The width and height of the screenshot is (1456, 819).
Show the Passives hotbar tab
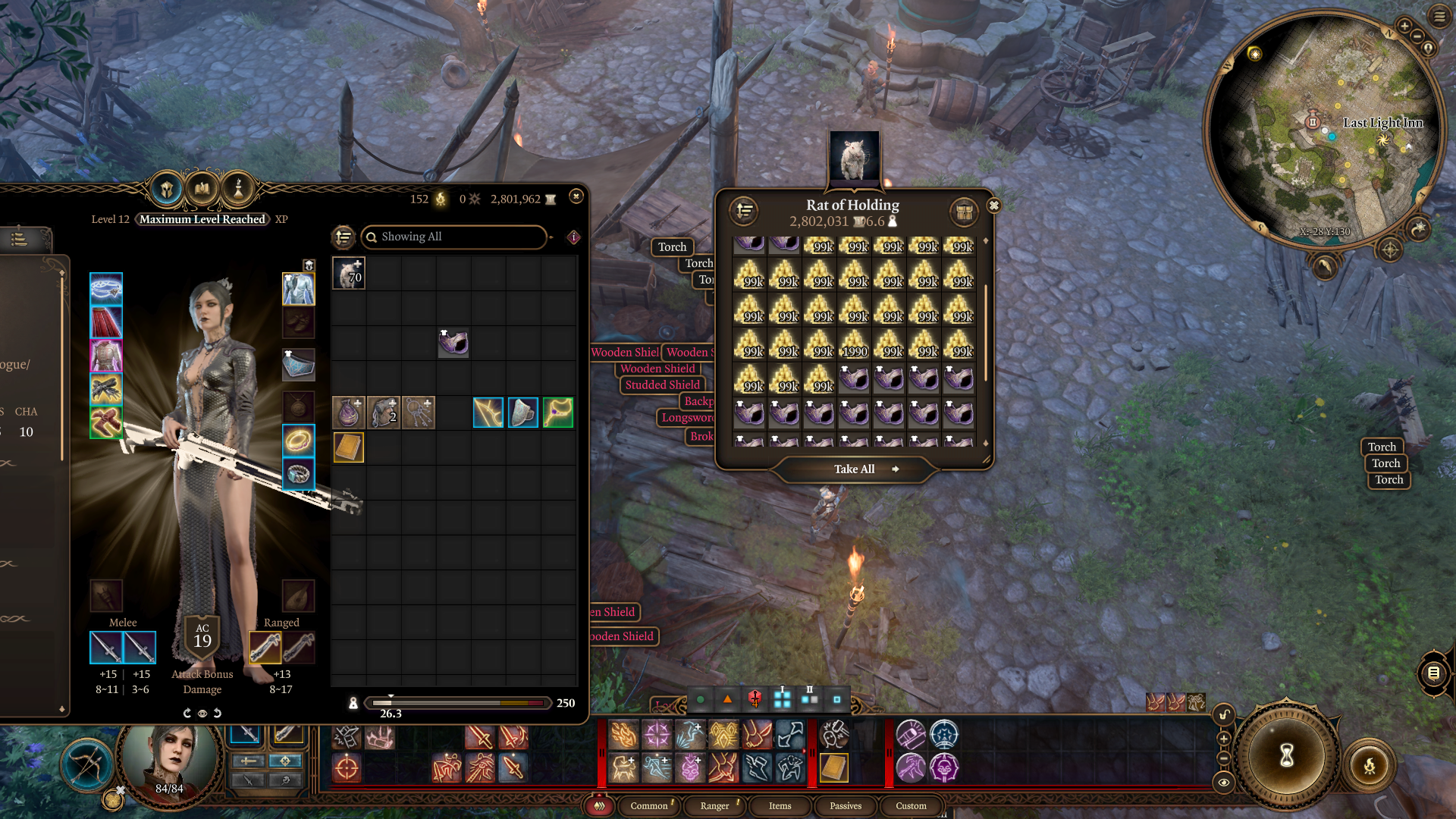[846, 805]
